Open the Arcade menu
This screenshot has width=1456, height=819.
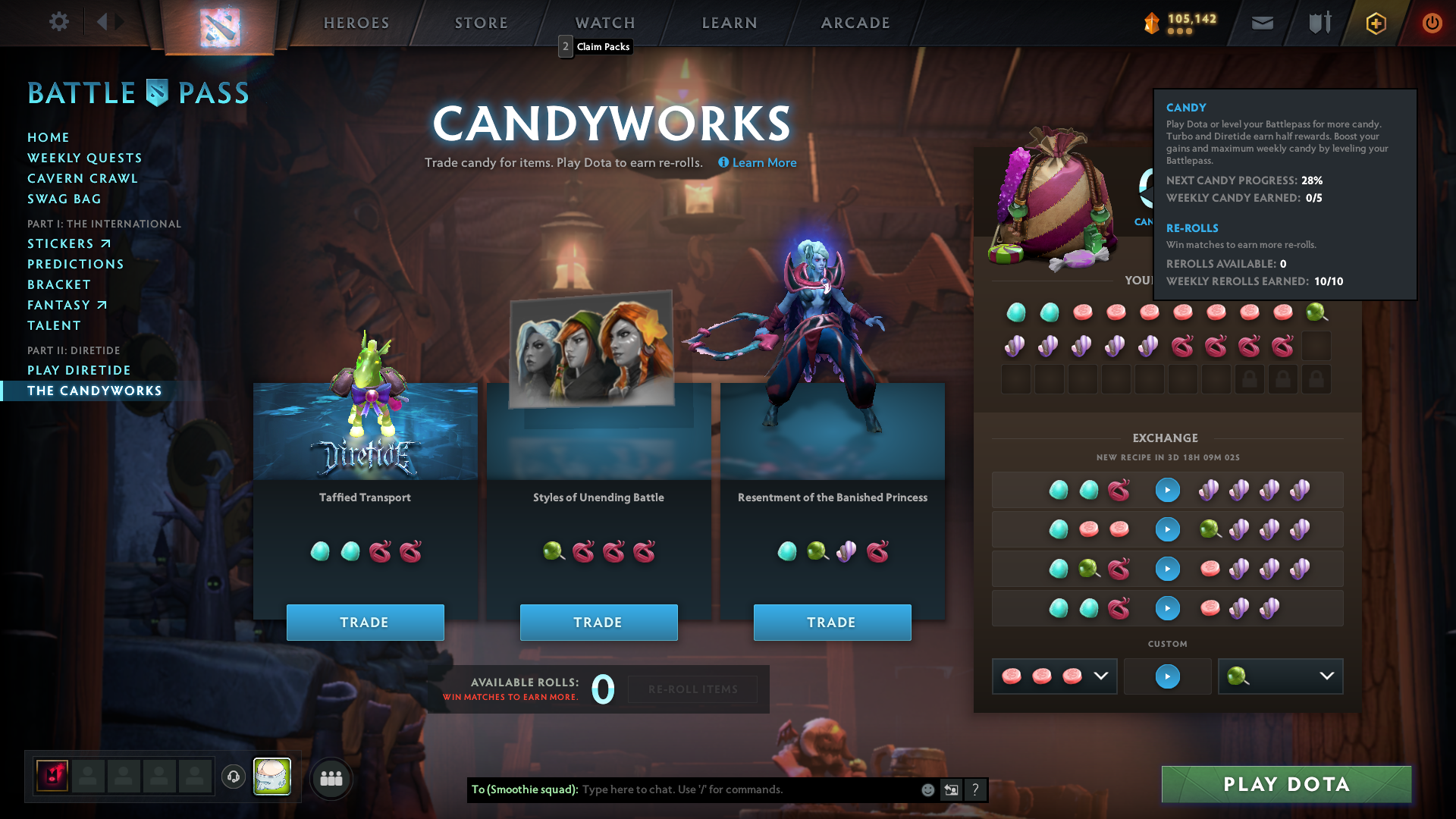click(x=855, y=23)
